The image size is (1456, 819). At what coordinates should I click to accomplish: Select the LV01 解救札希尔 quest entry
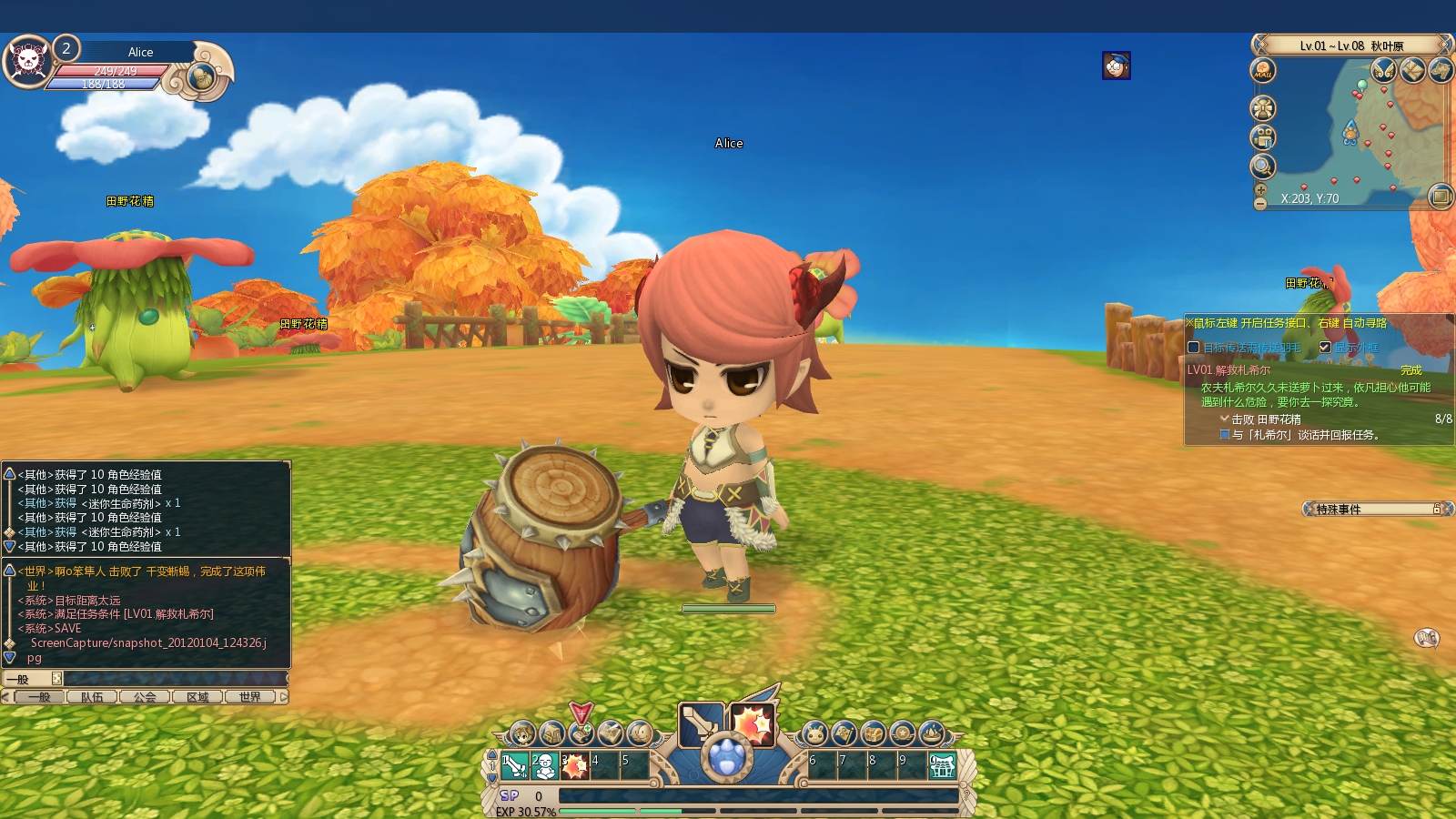(x=1228, y=370)
